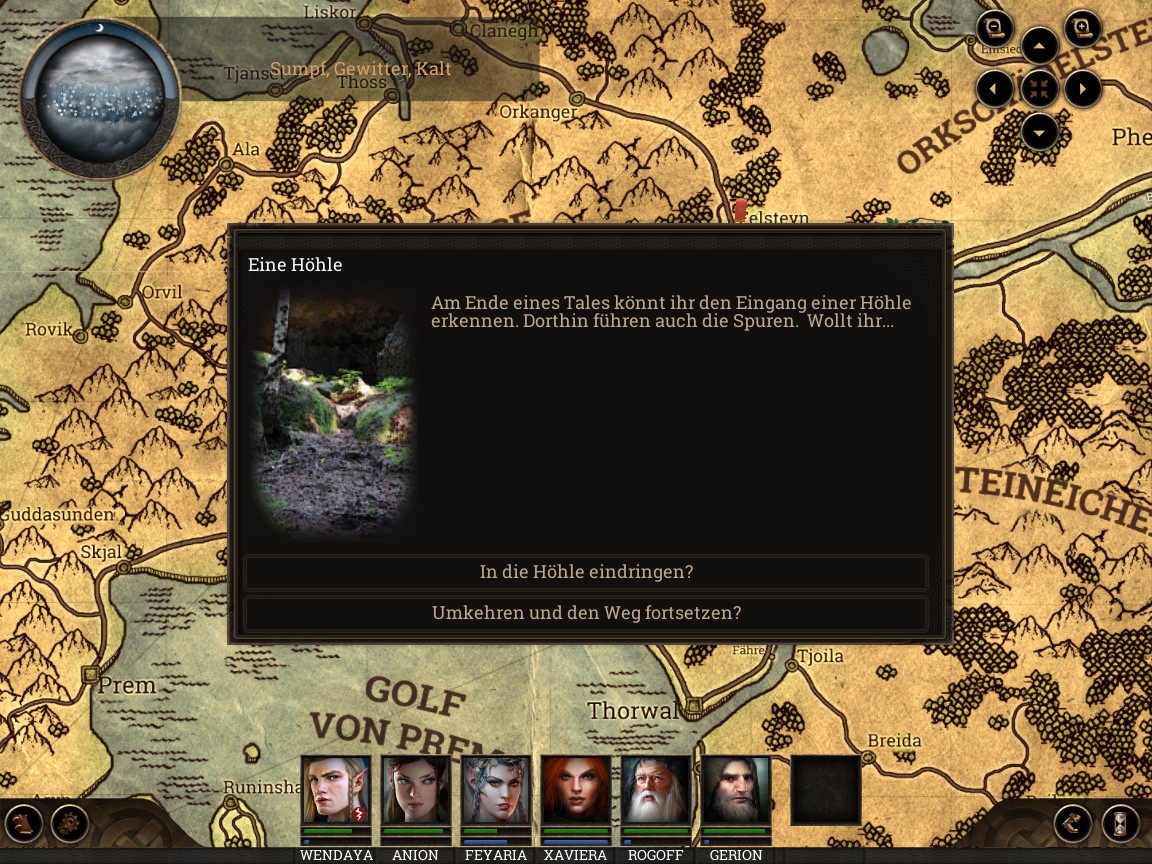Image resolution: width=1152 pixels, height=864 pixels.
Task: Open settings via the gear icon
Action: [x=70, y=824]
